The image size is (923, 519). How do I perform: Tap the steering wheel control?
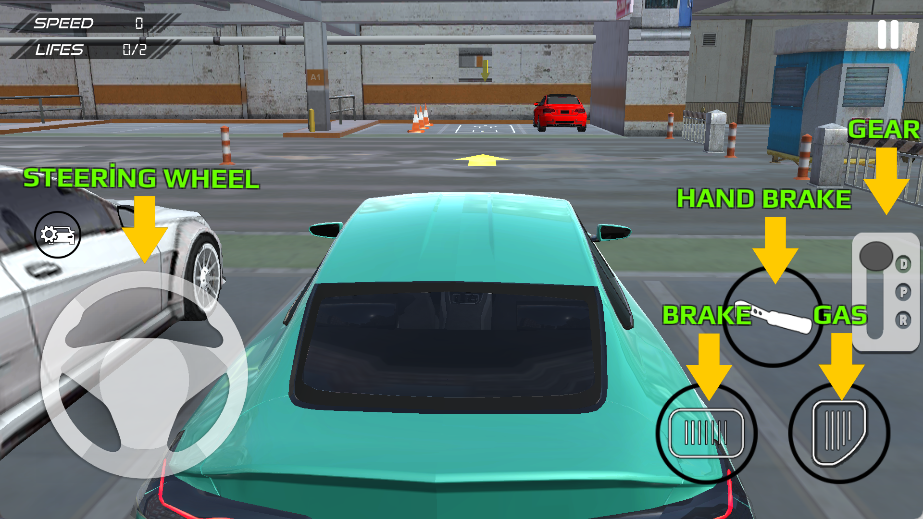(143, 376)
